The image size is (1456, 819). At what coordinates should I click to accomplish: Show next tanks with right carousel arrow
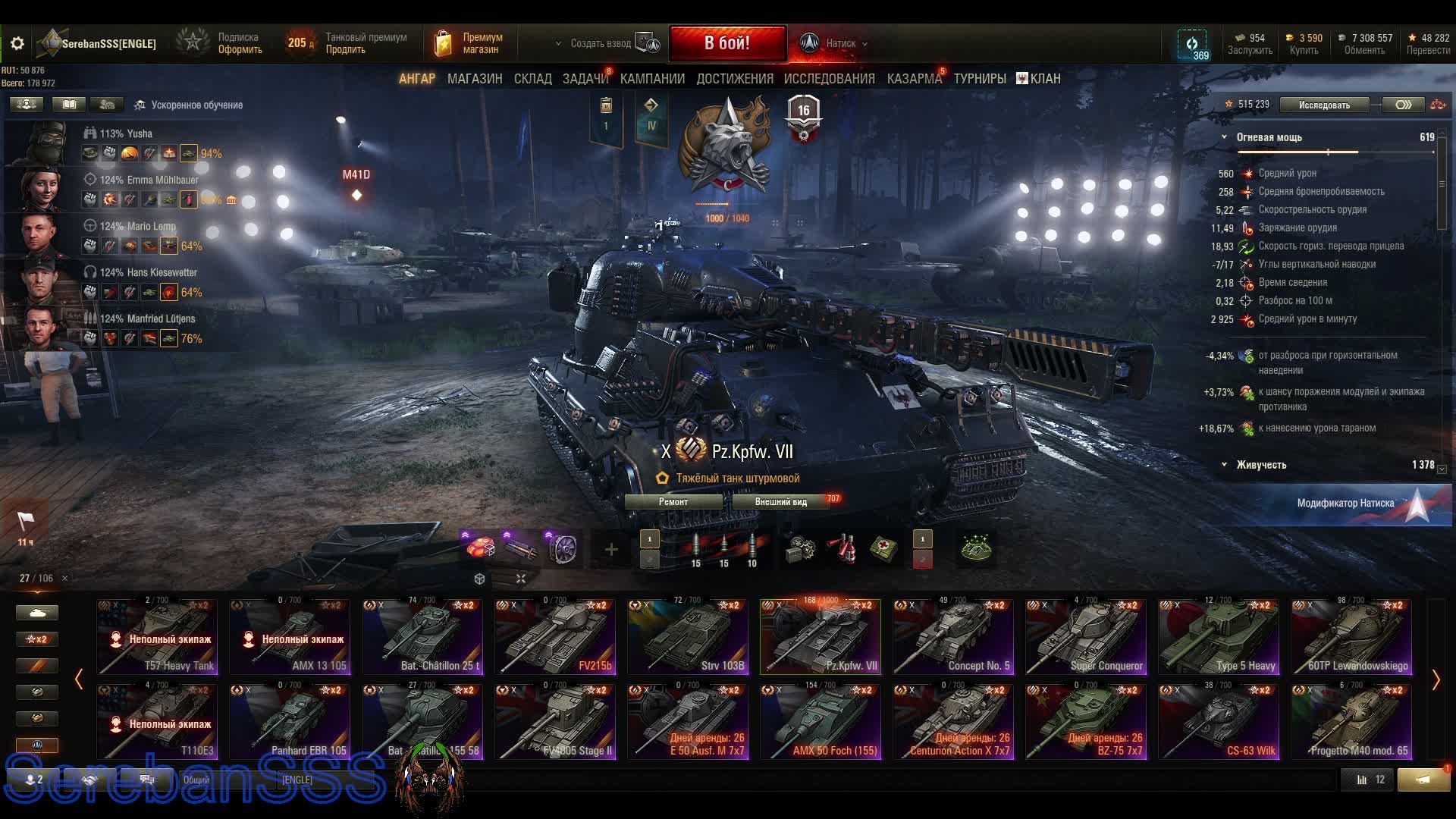click(x=1436, y=680)
